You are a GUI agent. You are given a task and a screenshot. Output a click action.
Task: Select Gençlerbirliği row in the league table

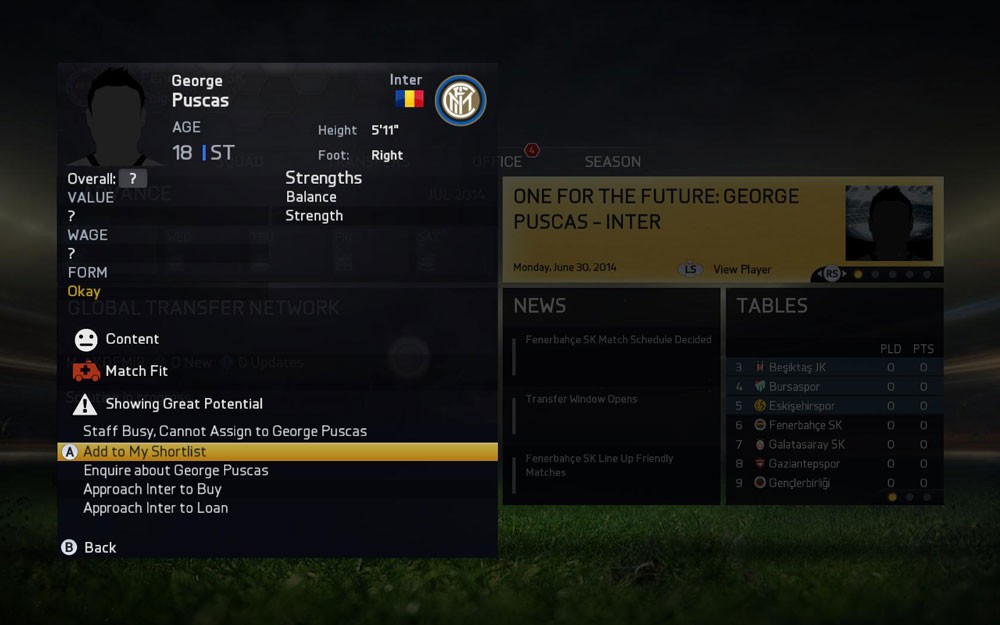click(799, 484)
